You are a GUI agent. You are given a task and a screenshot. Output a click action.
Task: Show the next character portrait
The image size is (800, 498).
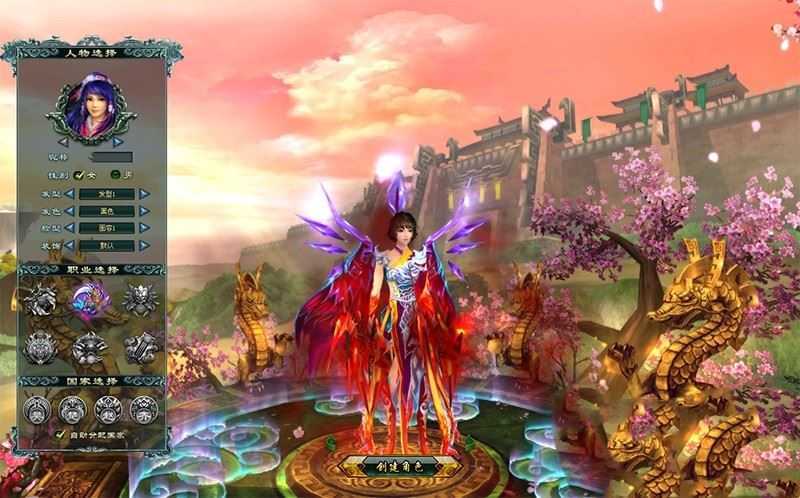(118, 142)
